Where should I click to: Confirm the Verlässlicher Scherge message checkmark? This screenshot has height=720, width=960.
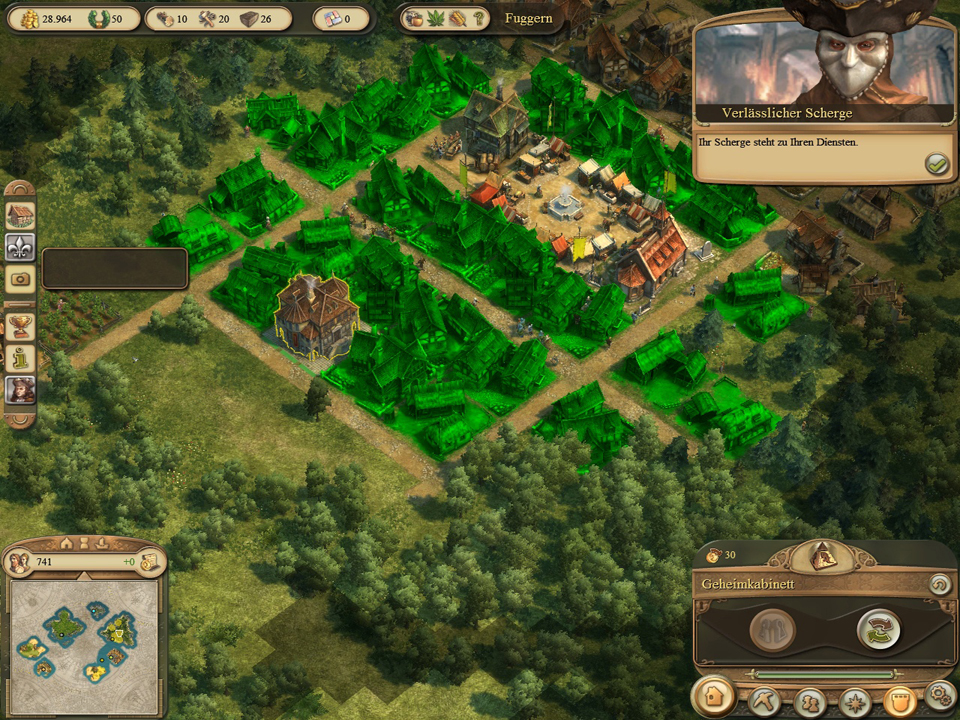[x=937, y=164]
